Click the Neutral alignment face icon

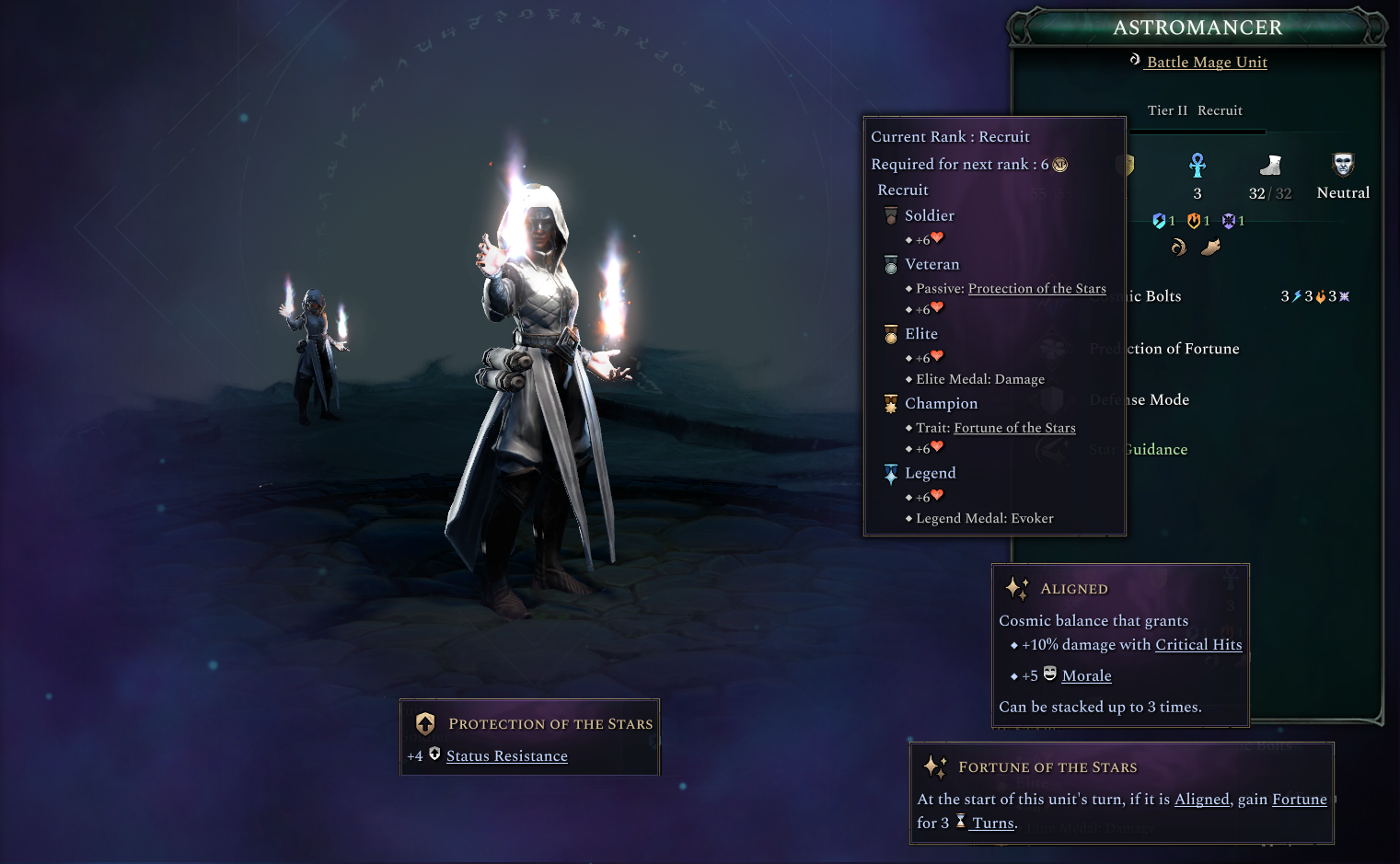(1343, 164)
